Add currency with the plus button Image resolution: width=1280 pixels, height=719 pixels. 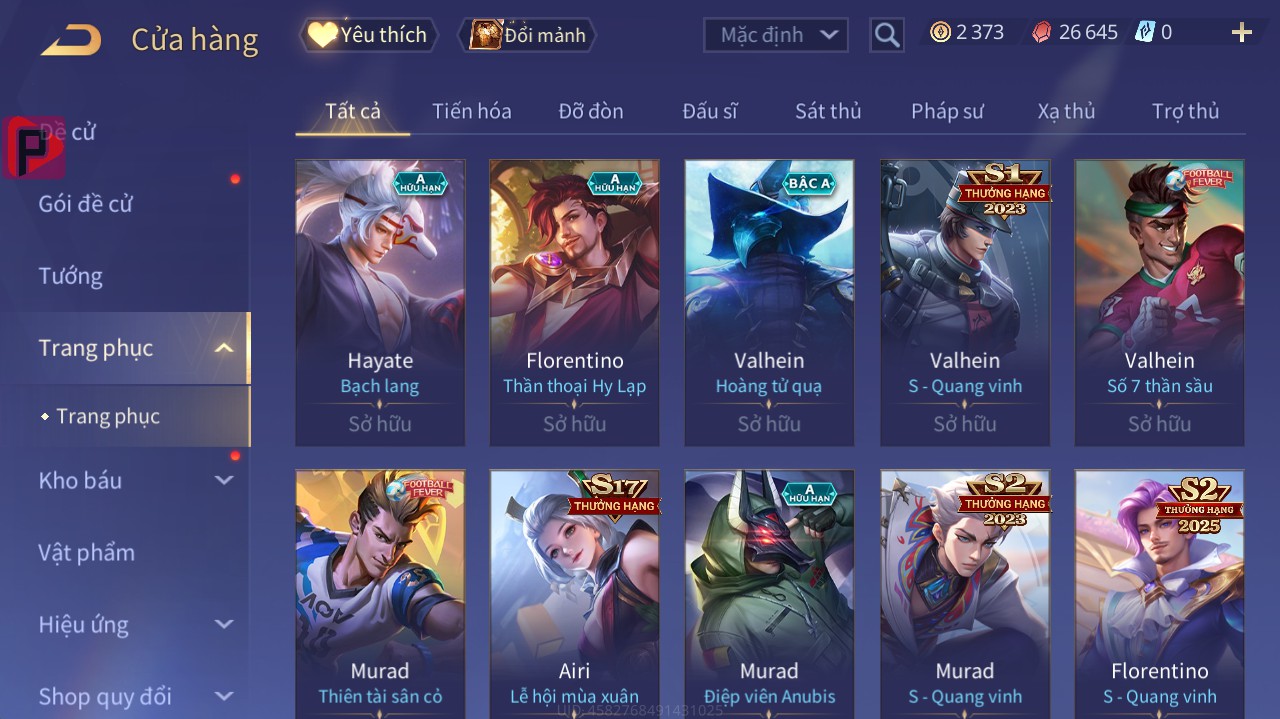pos(1241,33)
